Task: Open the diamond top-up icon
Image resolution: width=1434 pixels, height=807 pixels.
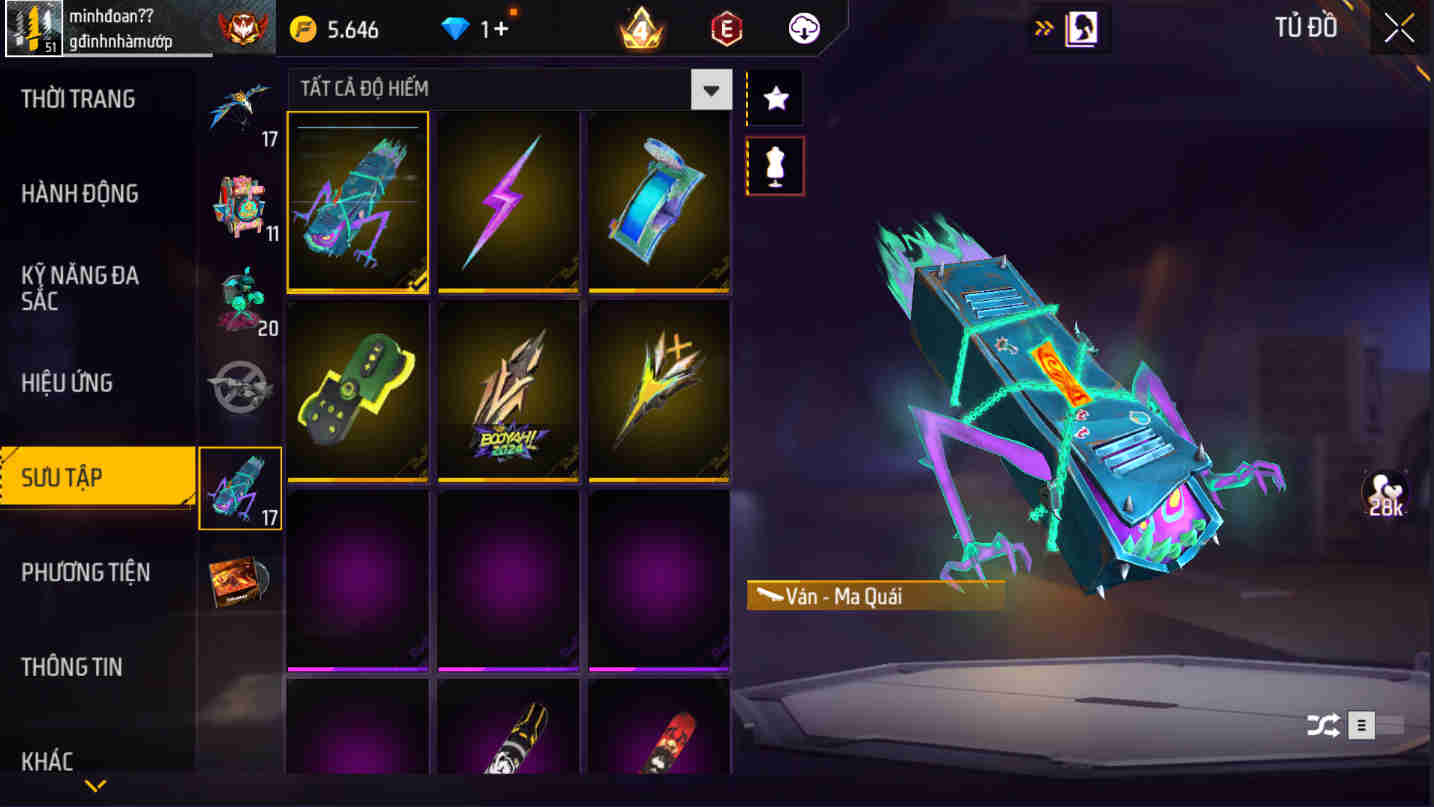Action: coord(458,29)
